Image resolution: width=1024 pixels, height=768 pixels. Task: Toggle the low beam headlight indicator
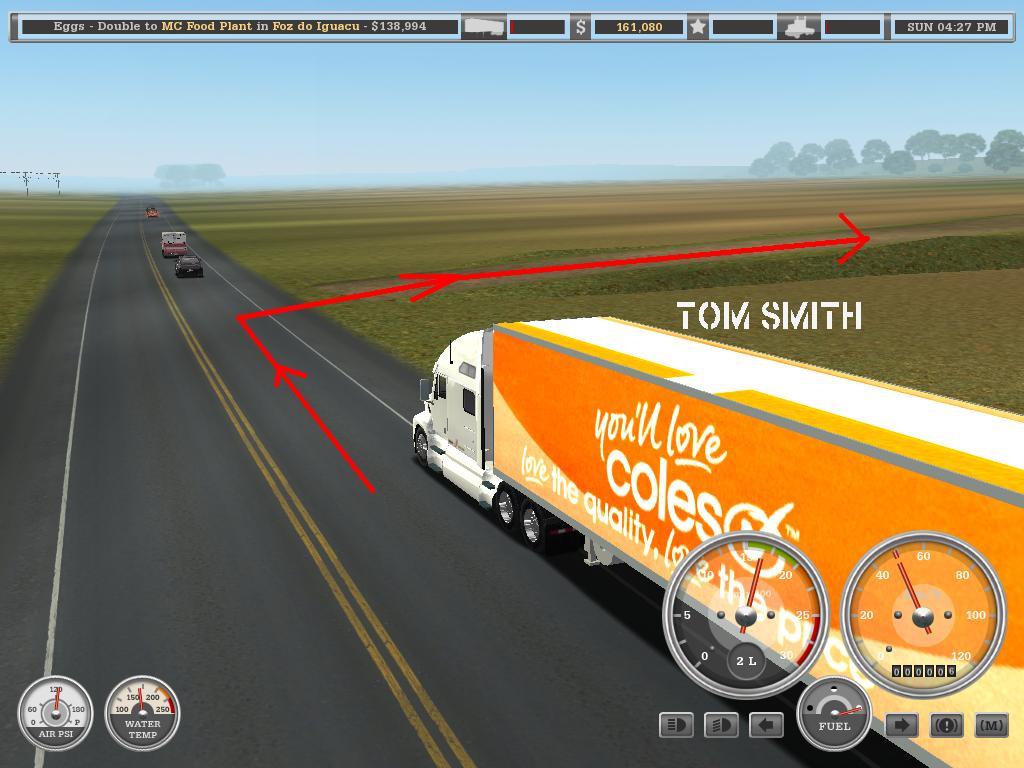click(721, 725)
